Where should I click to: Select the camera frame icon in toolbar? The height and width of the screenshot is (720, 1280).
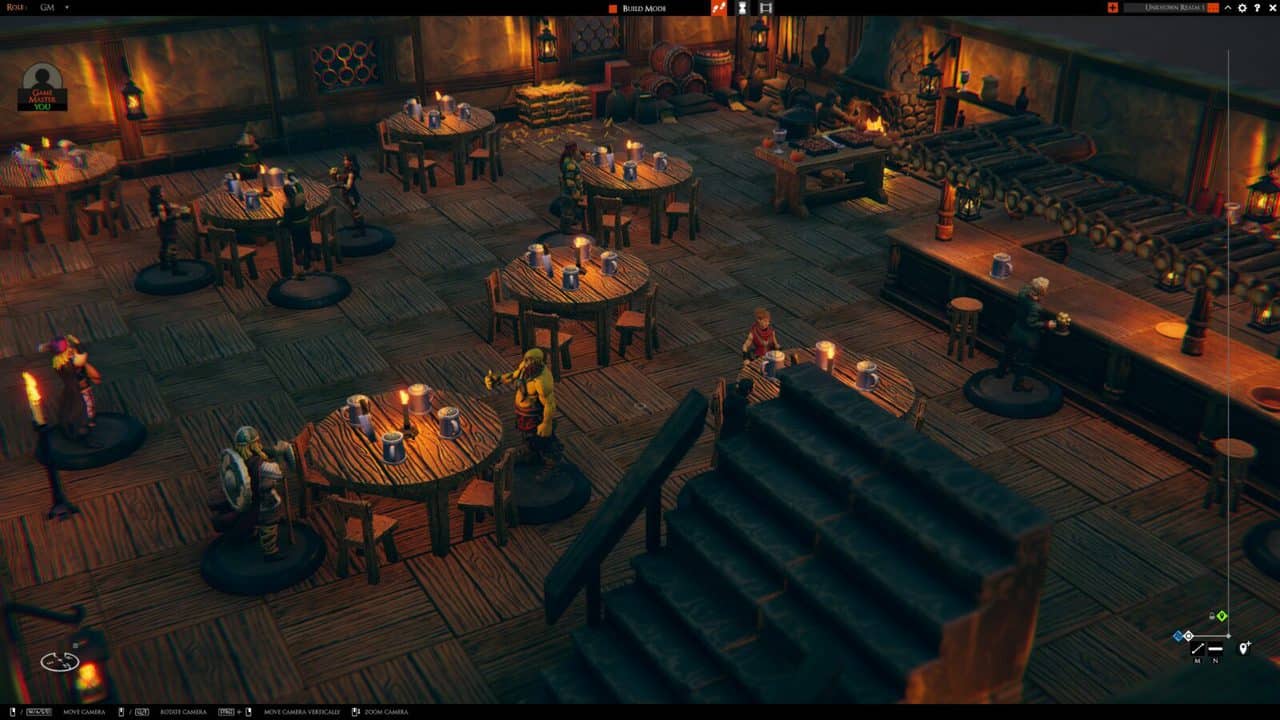tap(766, 8)
